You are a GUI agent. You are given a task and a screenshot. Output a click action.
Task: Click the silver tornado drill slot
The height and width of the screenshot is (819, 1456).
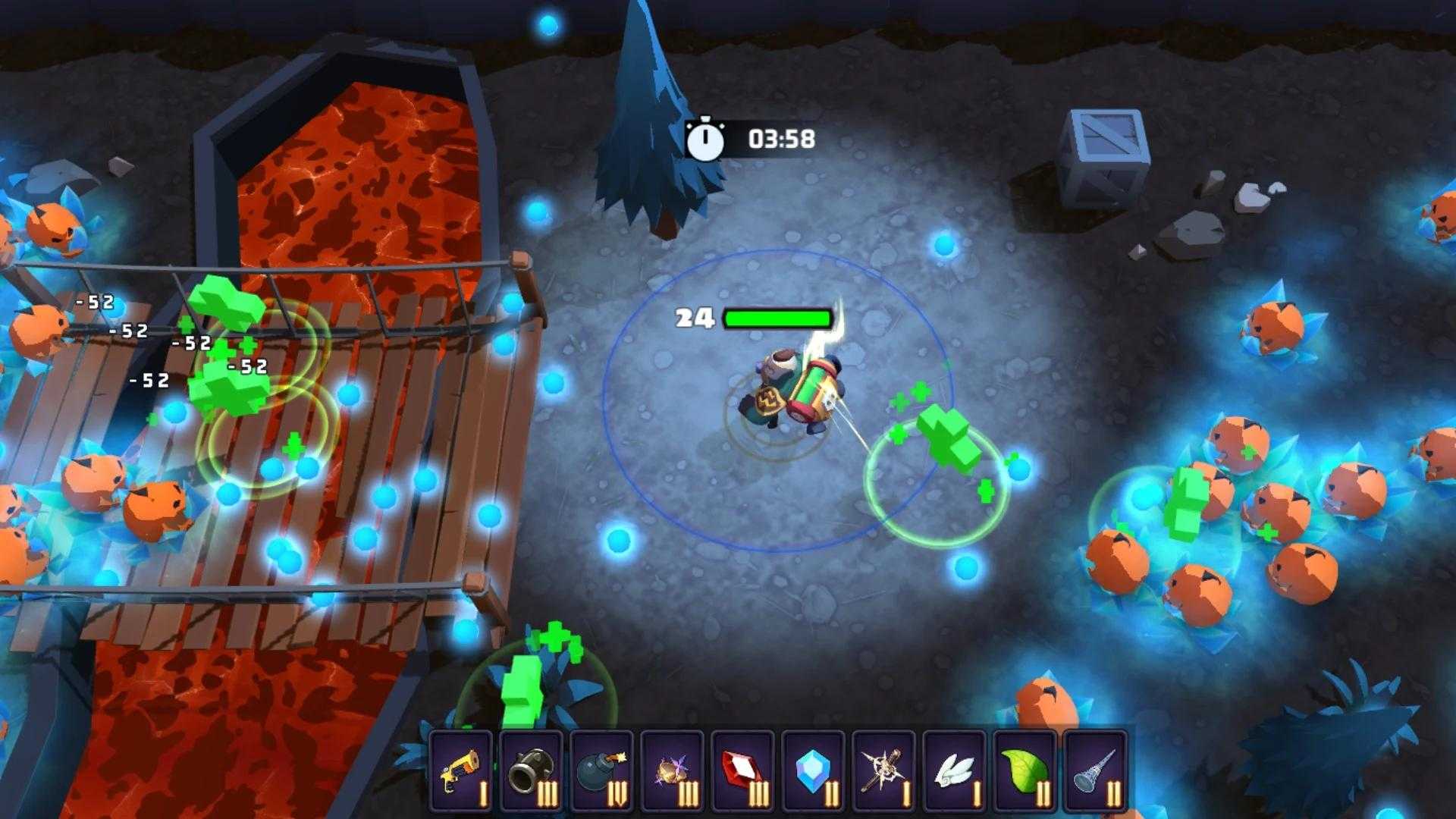(1096, 771)
